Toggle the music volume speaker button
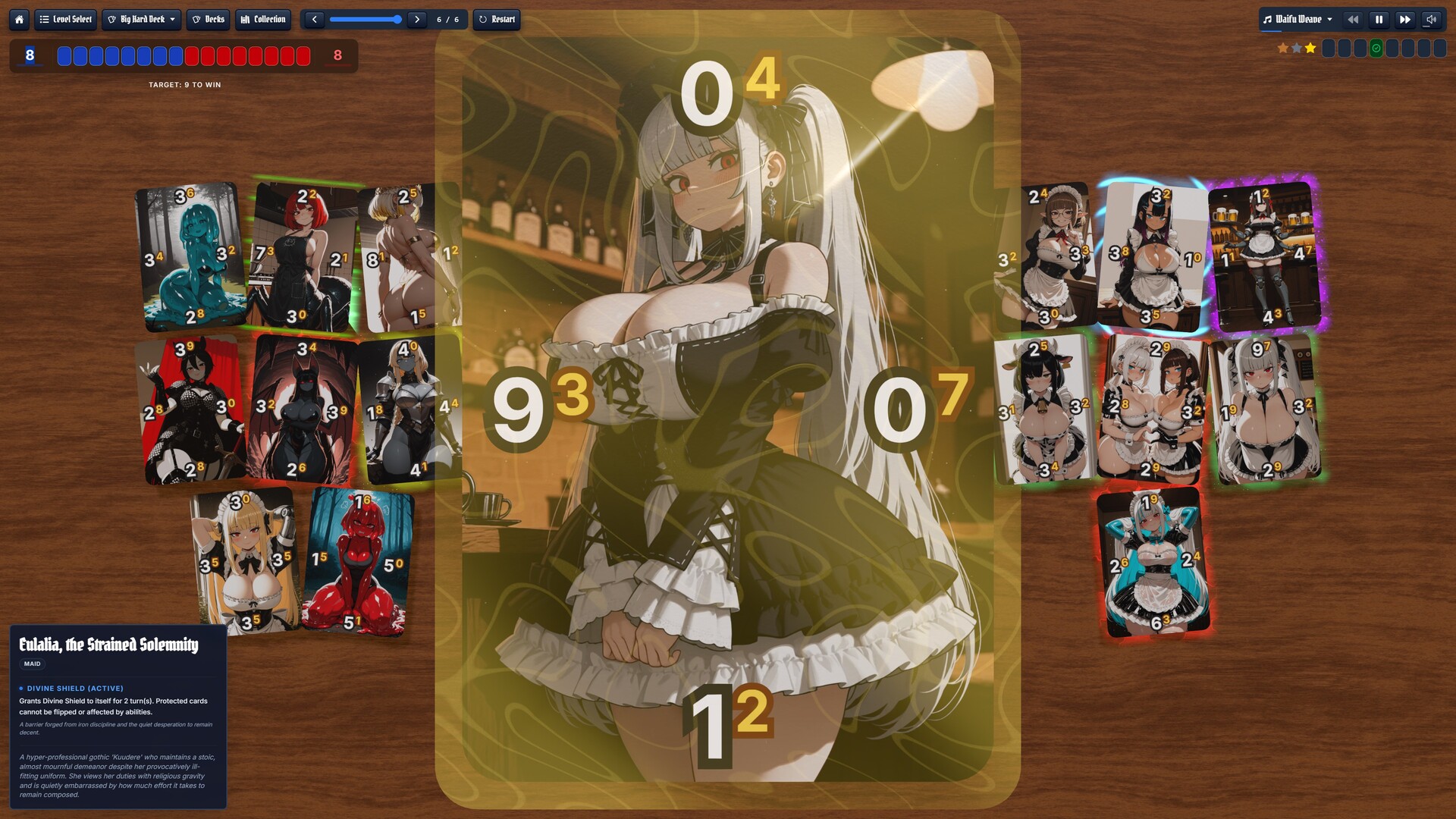This screenshot has width=1456, height=819. [x=1431, y=20]
